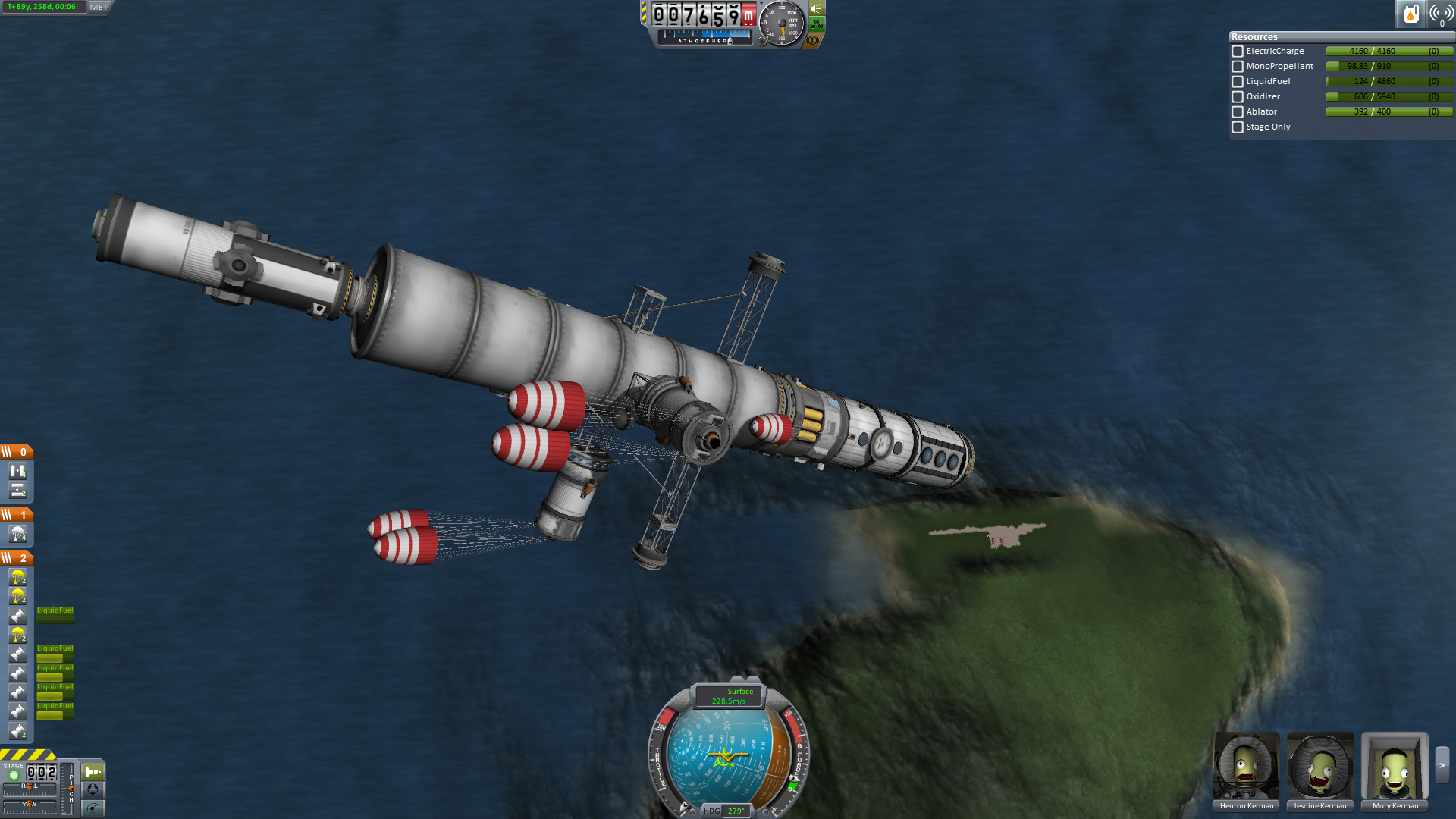The image size is (1456, 819).
Task: Switch the MET mission clock mode
Action: tap(99, 8)
